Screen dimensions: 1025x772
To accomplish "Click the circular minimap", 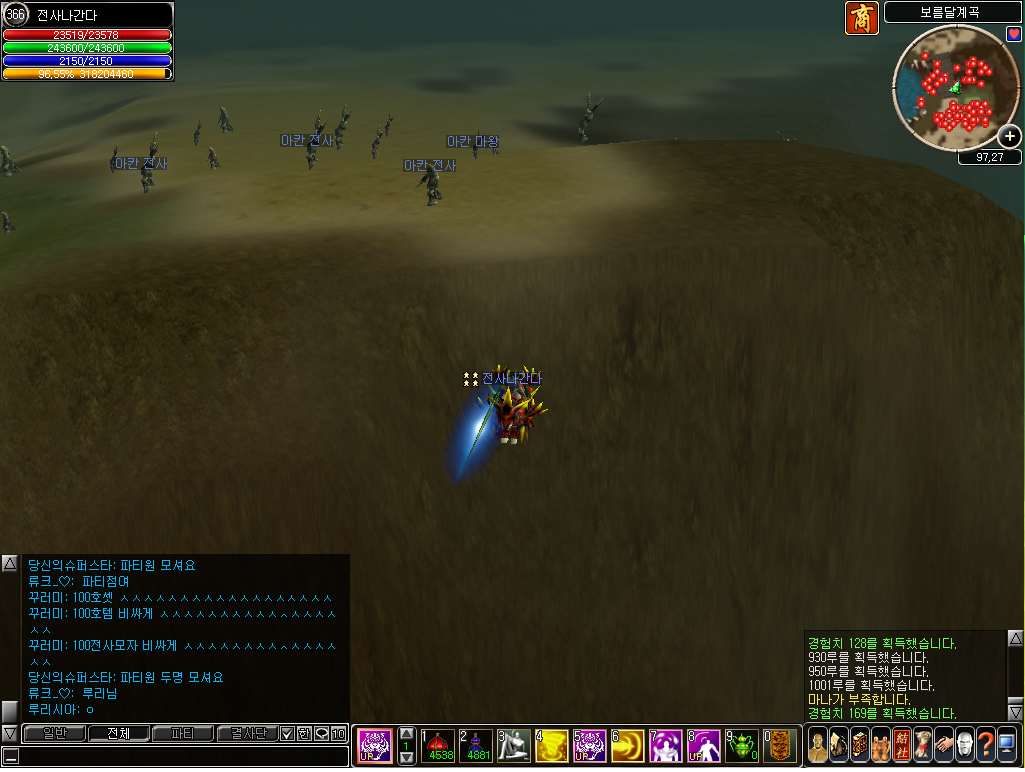I will (x=953, y=87).
